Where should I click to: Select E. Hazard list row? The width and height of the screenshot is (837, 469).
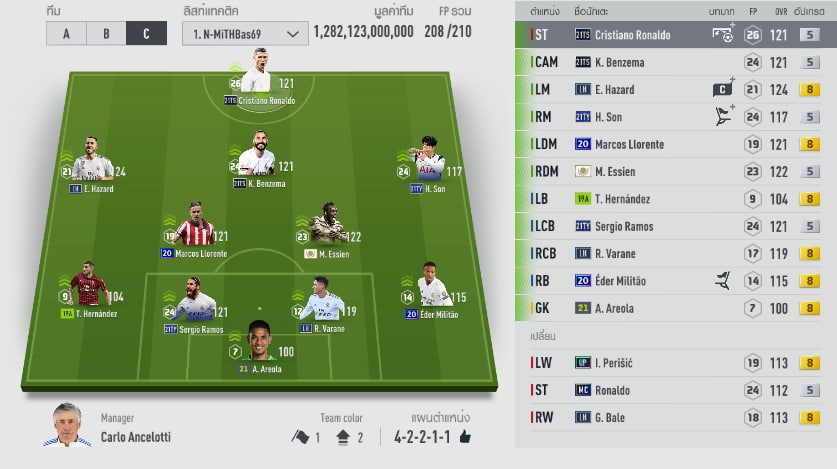676,89
